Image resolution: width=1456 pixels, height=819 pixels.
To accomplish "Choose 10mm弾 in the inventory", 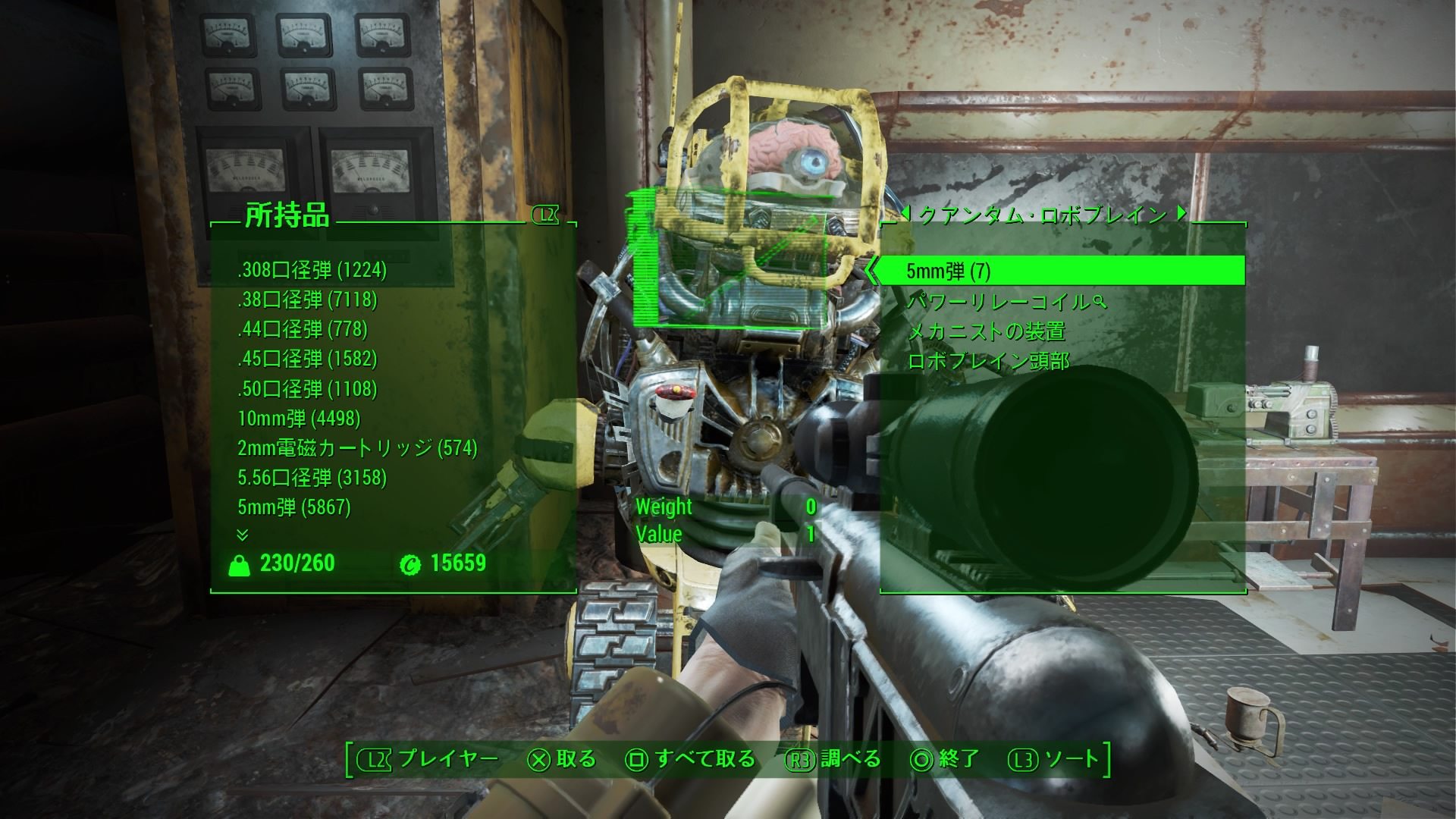I will [x=299, y=419].
